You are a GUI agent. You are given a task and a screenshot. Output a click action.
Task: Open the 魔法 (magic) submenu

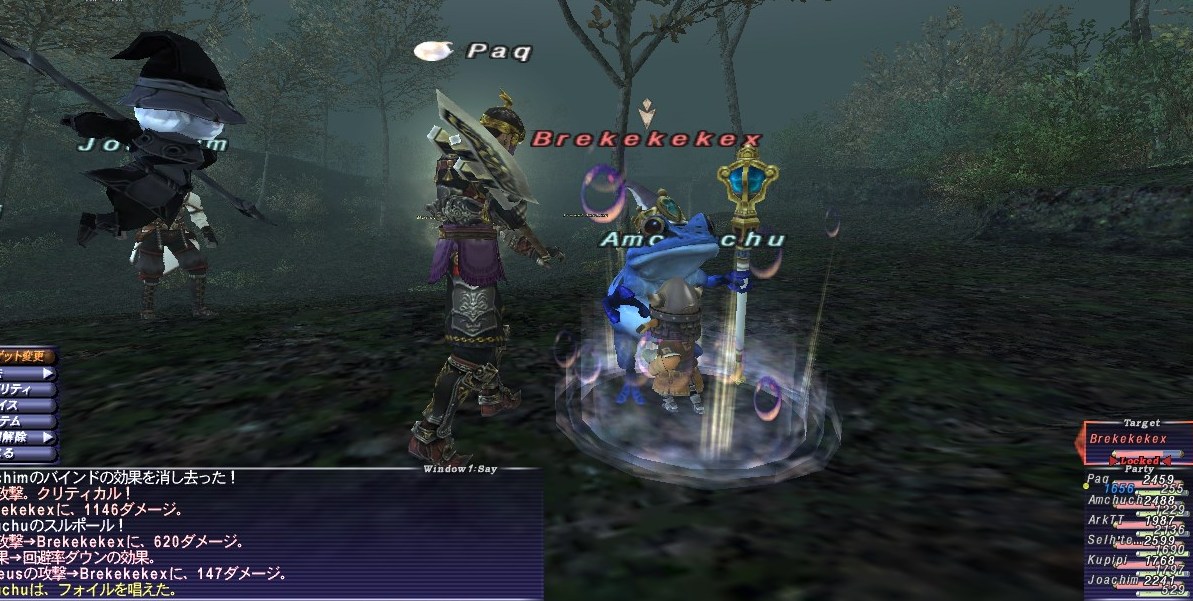point(27,373)
